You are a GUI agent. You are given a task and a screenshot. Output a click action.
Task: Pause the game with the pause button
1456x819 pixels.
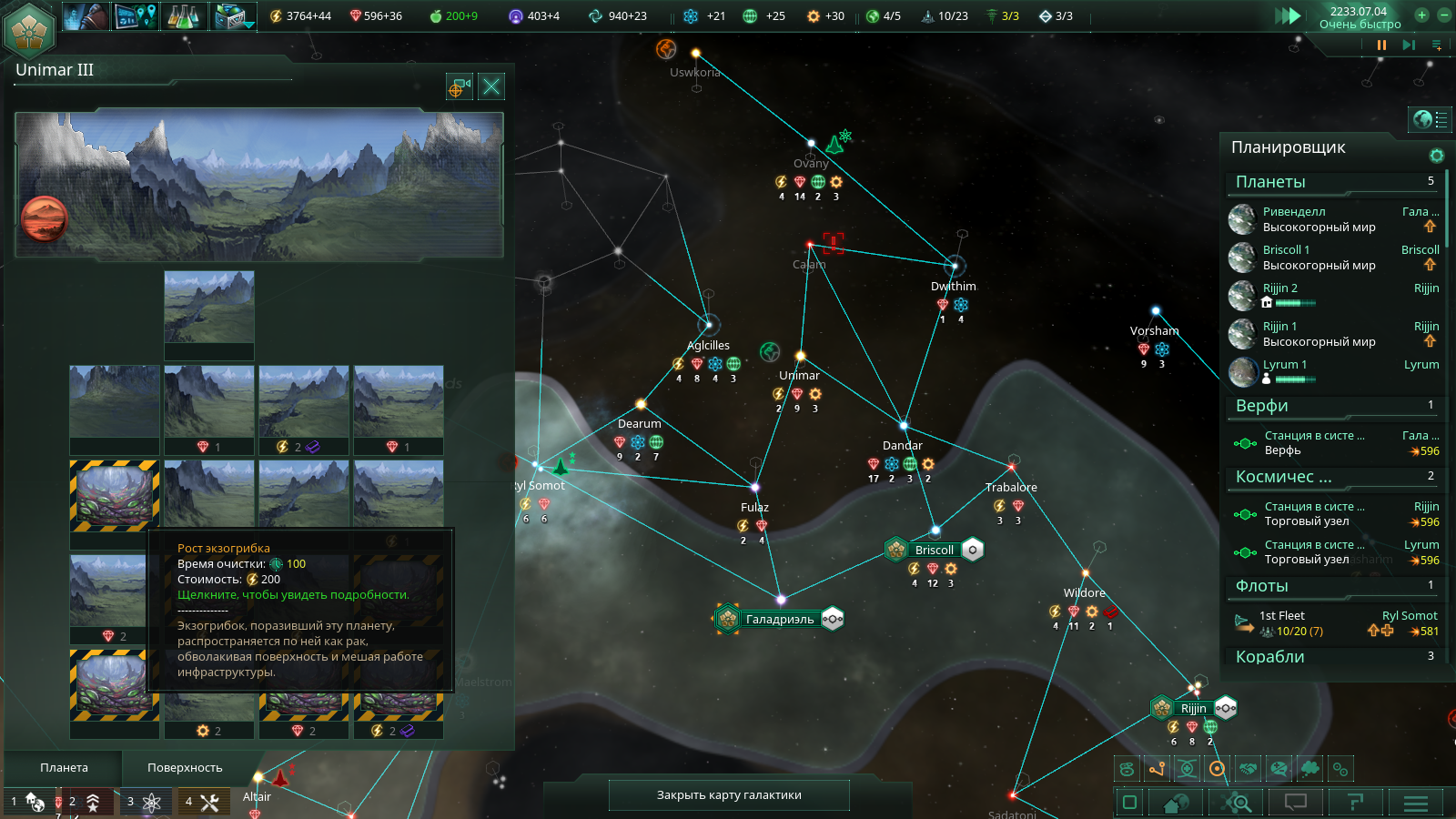pos(1381,45)
